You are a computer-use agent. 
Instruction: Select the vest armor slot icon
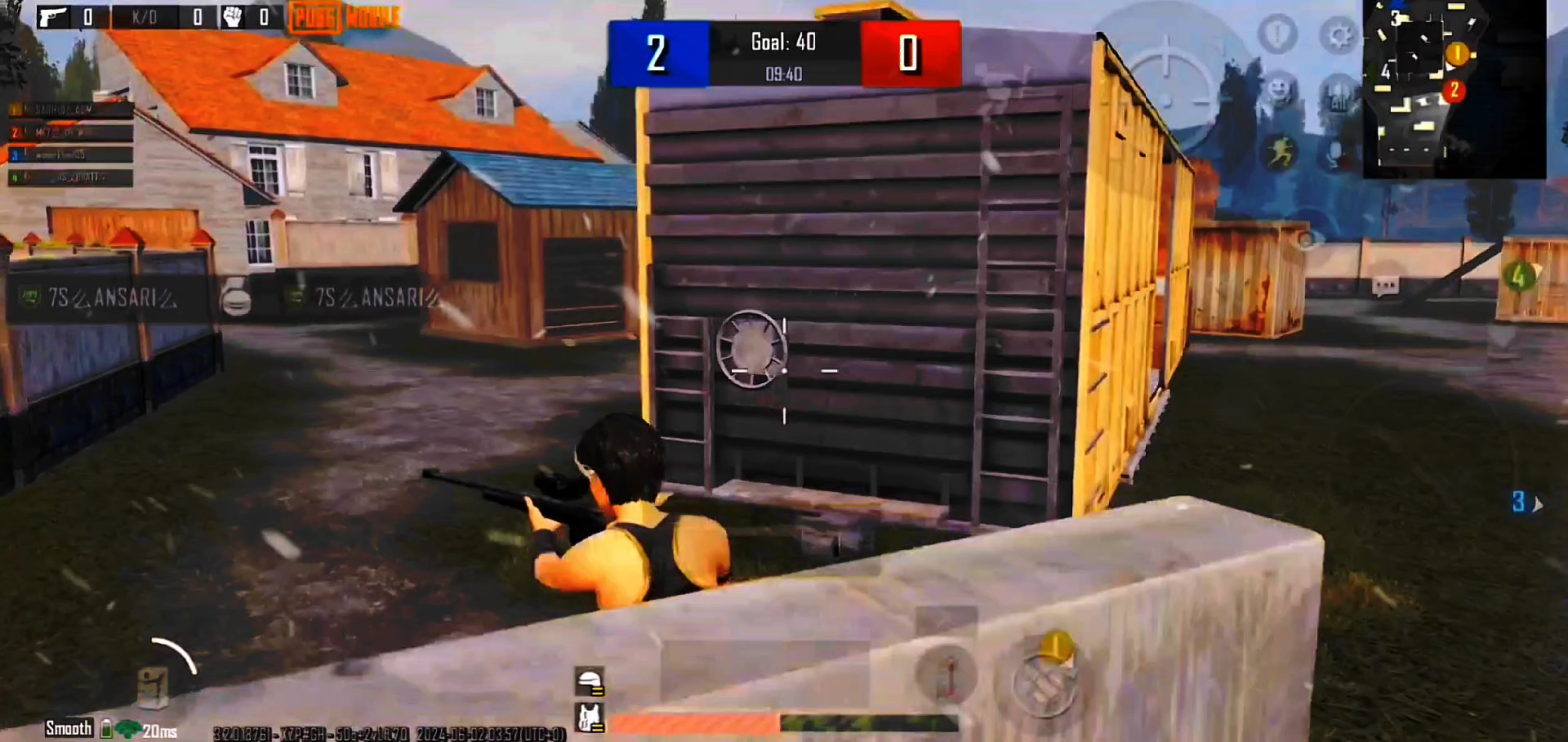click(590, 717)
